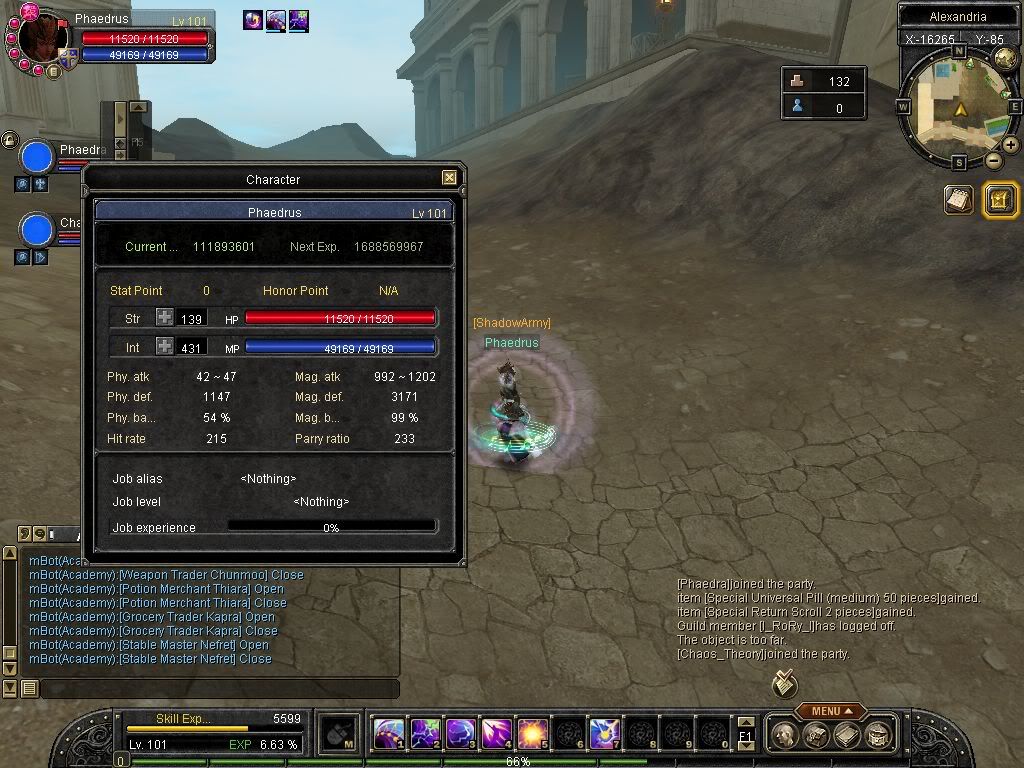Toggle the mouse mode M button
1024x768 pixels.
[340, 735]
